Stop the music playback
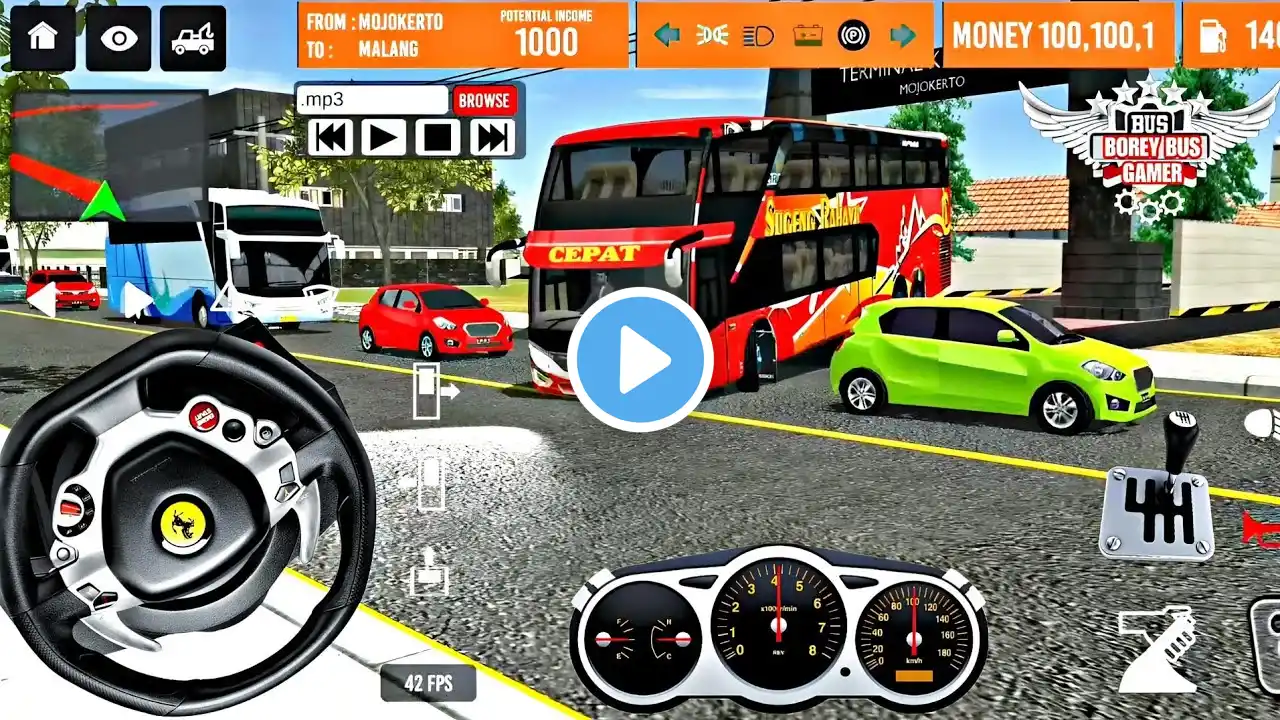 [x=438, y=137]
